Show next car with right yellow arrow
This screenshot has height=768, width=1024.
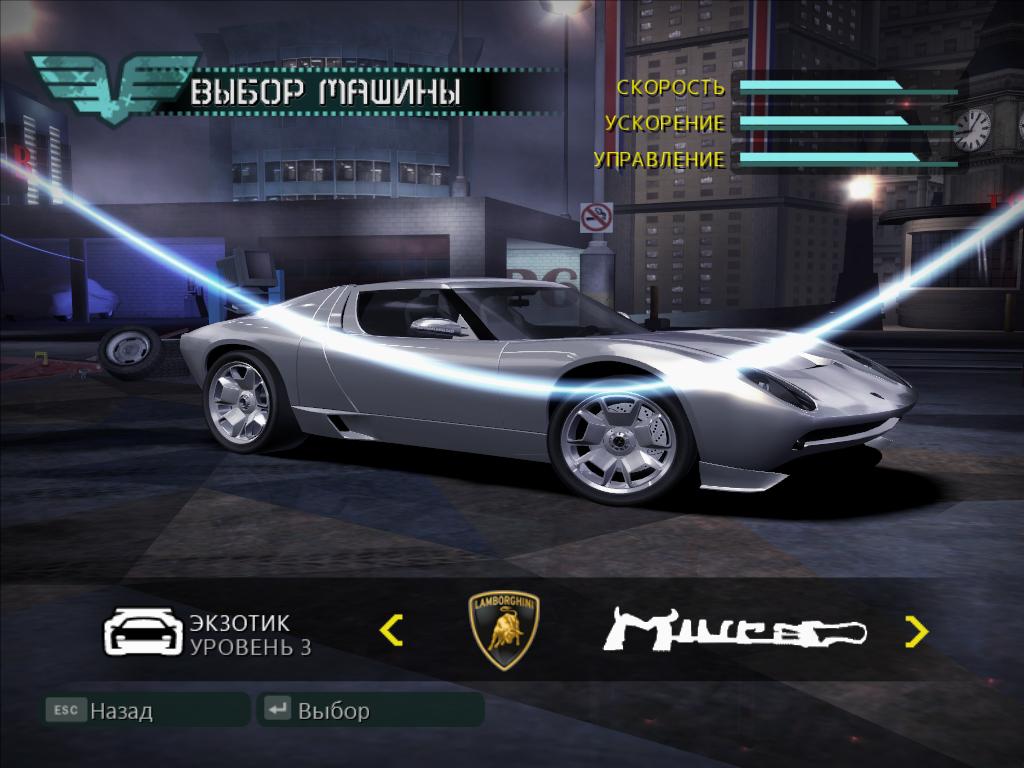pyautogui.click(x=916, y=631)
